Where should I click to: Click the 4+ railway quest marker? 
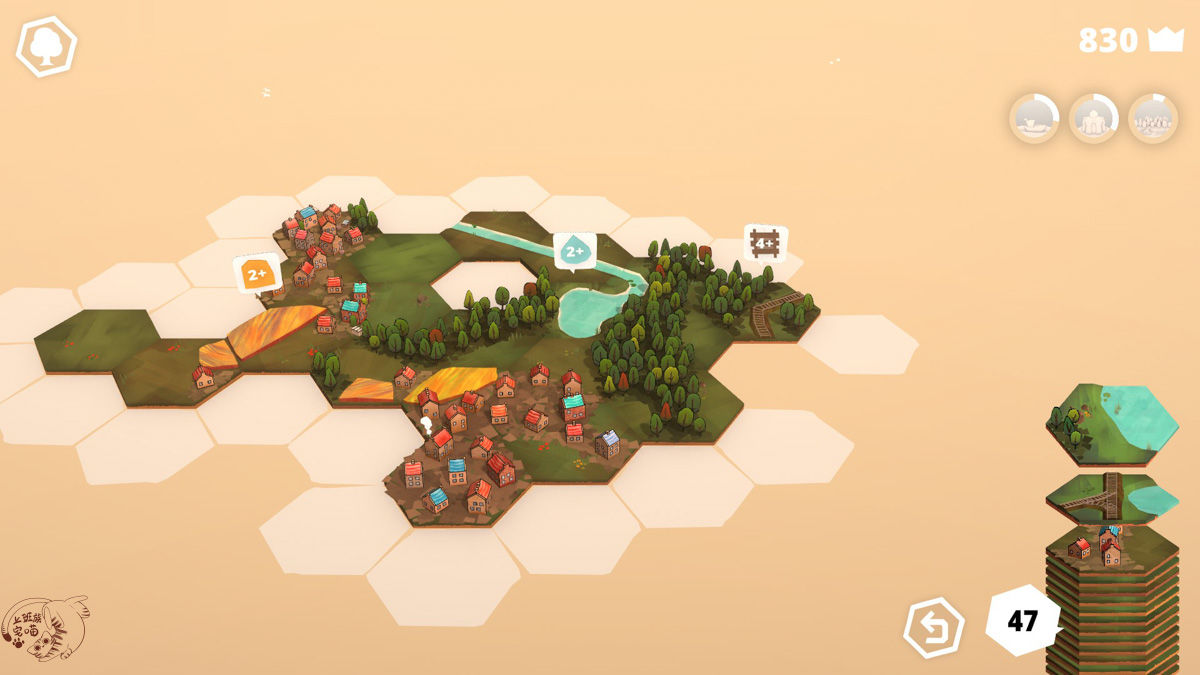(x=765, y=243)
